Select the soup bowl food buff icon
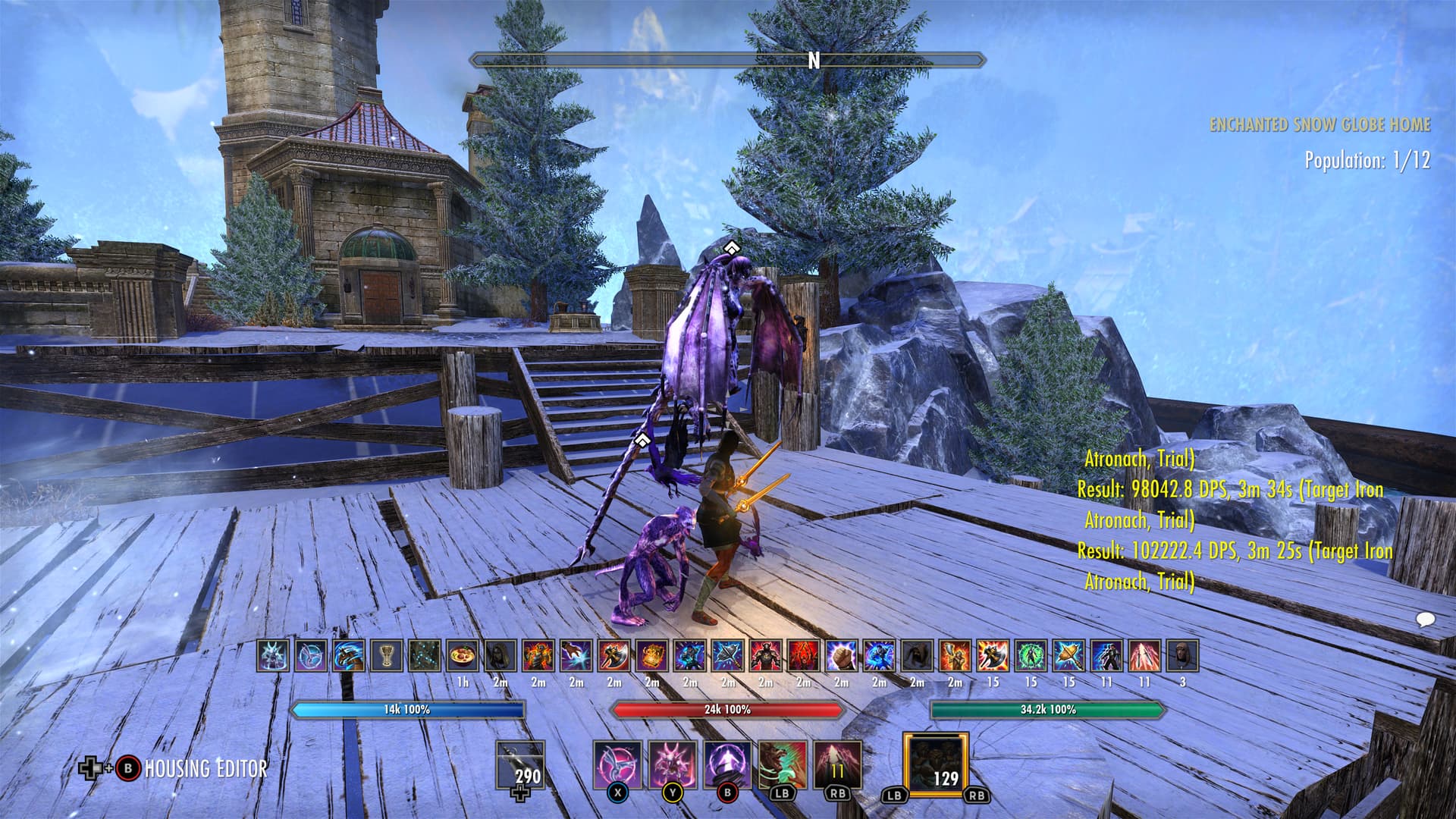 (x=463, y=655)
